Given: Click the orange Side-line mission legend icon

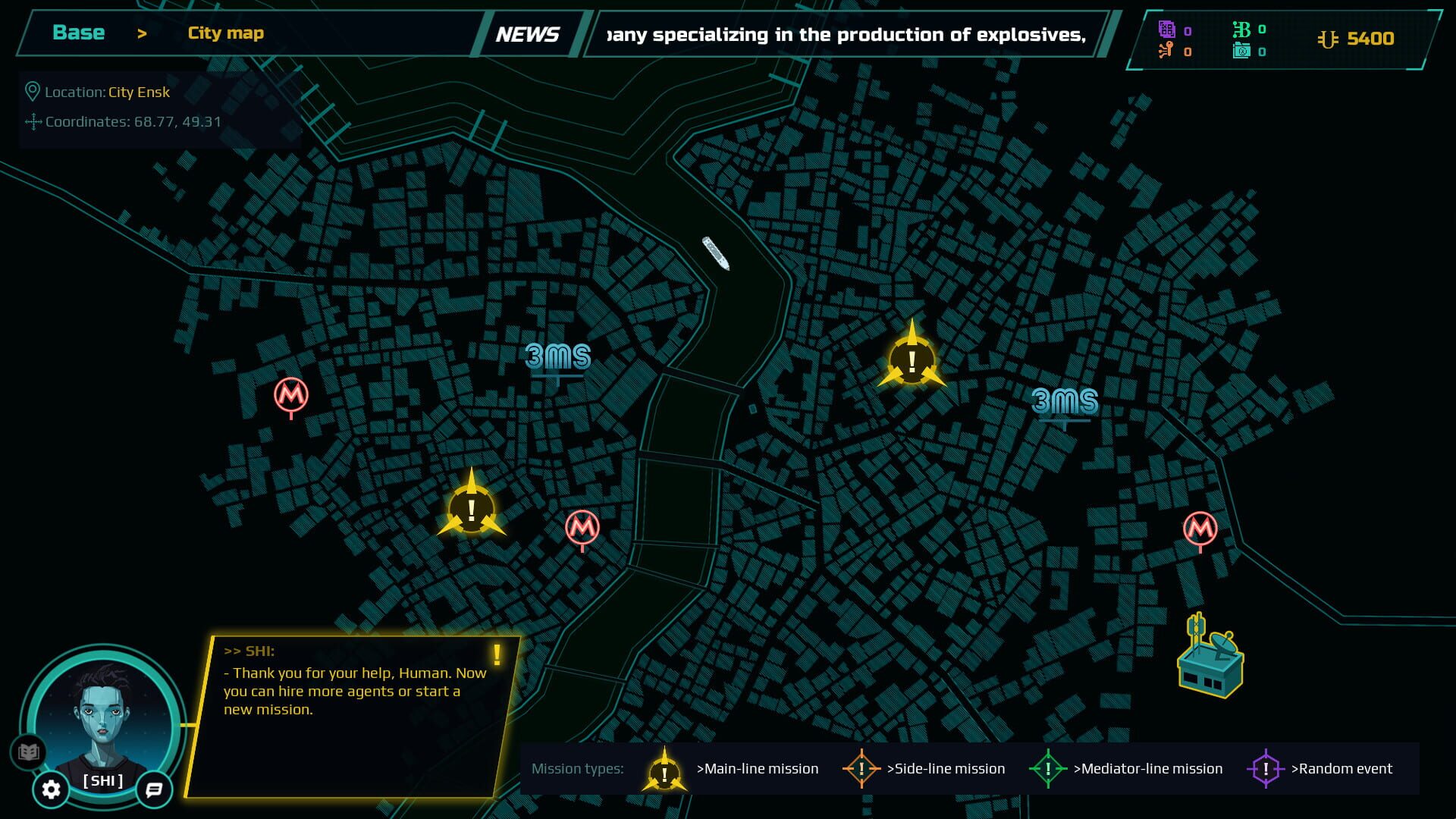Looking at the screenshot, I should pos(861,768).
